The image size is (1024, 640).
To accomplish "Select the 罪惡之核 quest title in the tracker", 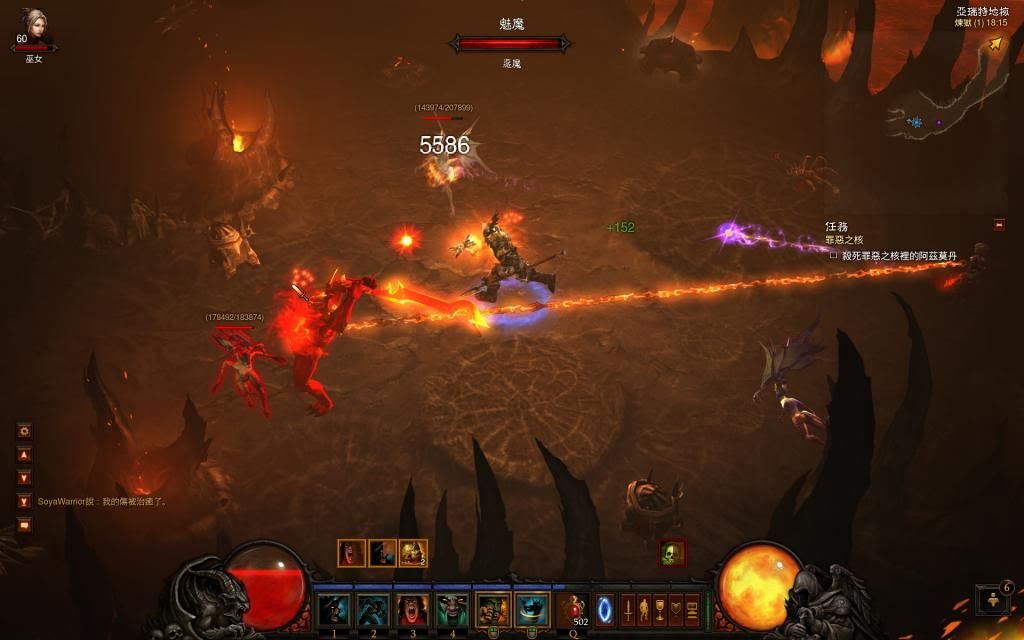I will (x=843, y=240).
